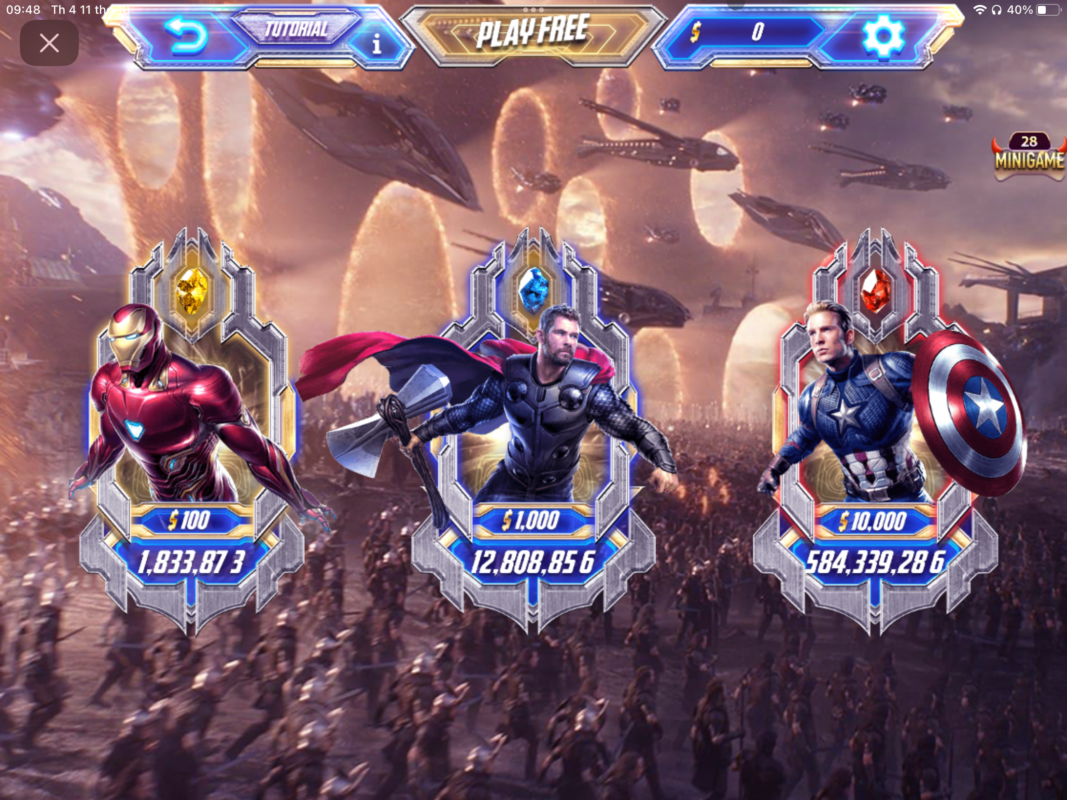Enter the Captain America $10,000 room
Viewport: 1067px width, 800px height.
875,430
